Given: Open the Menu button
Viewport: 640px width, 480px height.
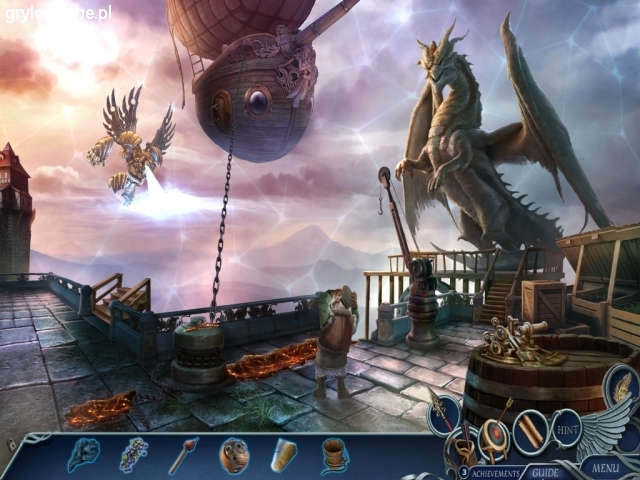Looking at the screenshot, I should click(605, 466).
